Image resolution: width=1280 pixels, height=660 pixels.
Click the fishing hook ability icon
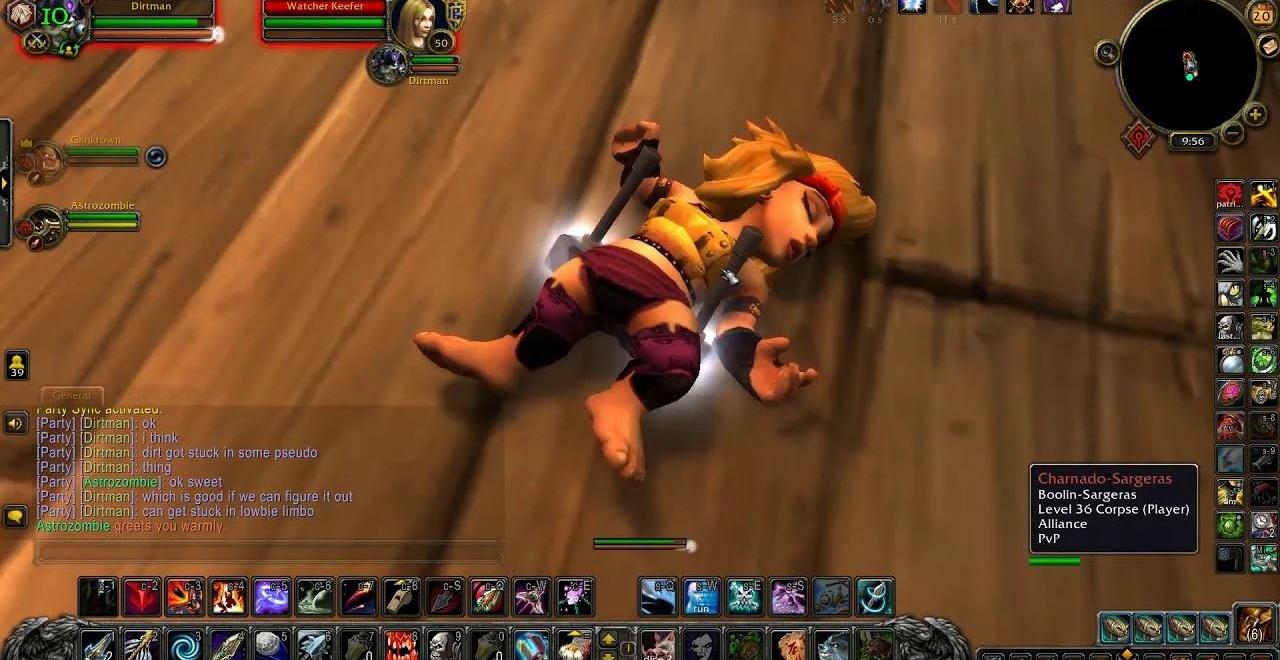click(874, 597)
